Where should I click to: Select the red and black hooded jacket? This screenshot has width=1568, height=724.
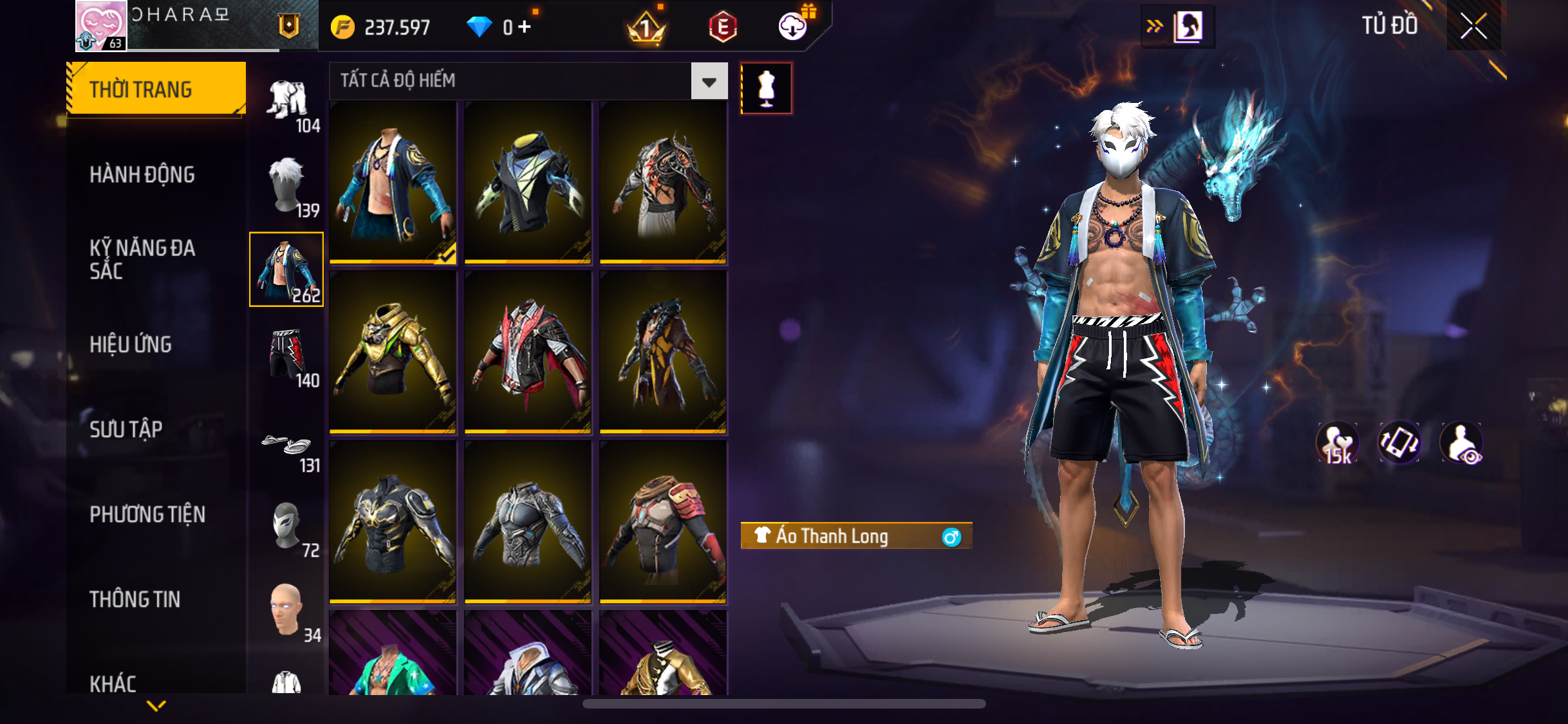(x=528, y=351)
